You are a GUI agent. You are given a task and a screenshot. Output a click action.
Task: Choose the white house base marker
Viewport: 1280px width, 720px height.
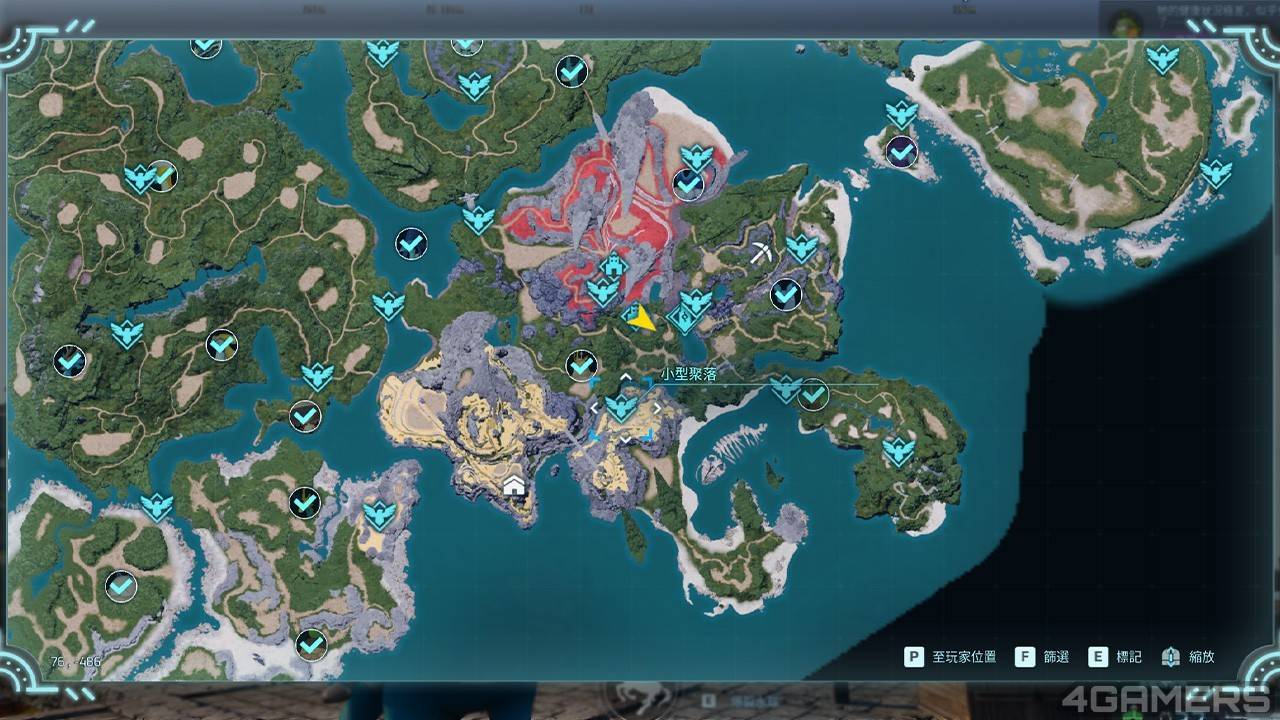(515, 487)
